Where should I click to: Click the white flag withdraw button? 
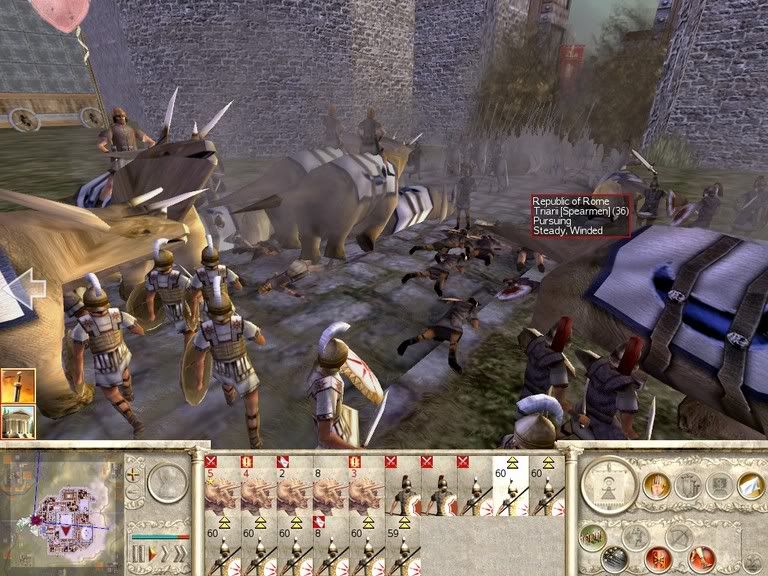[x=749, y=485]
